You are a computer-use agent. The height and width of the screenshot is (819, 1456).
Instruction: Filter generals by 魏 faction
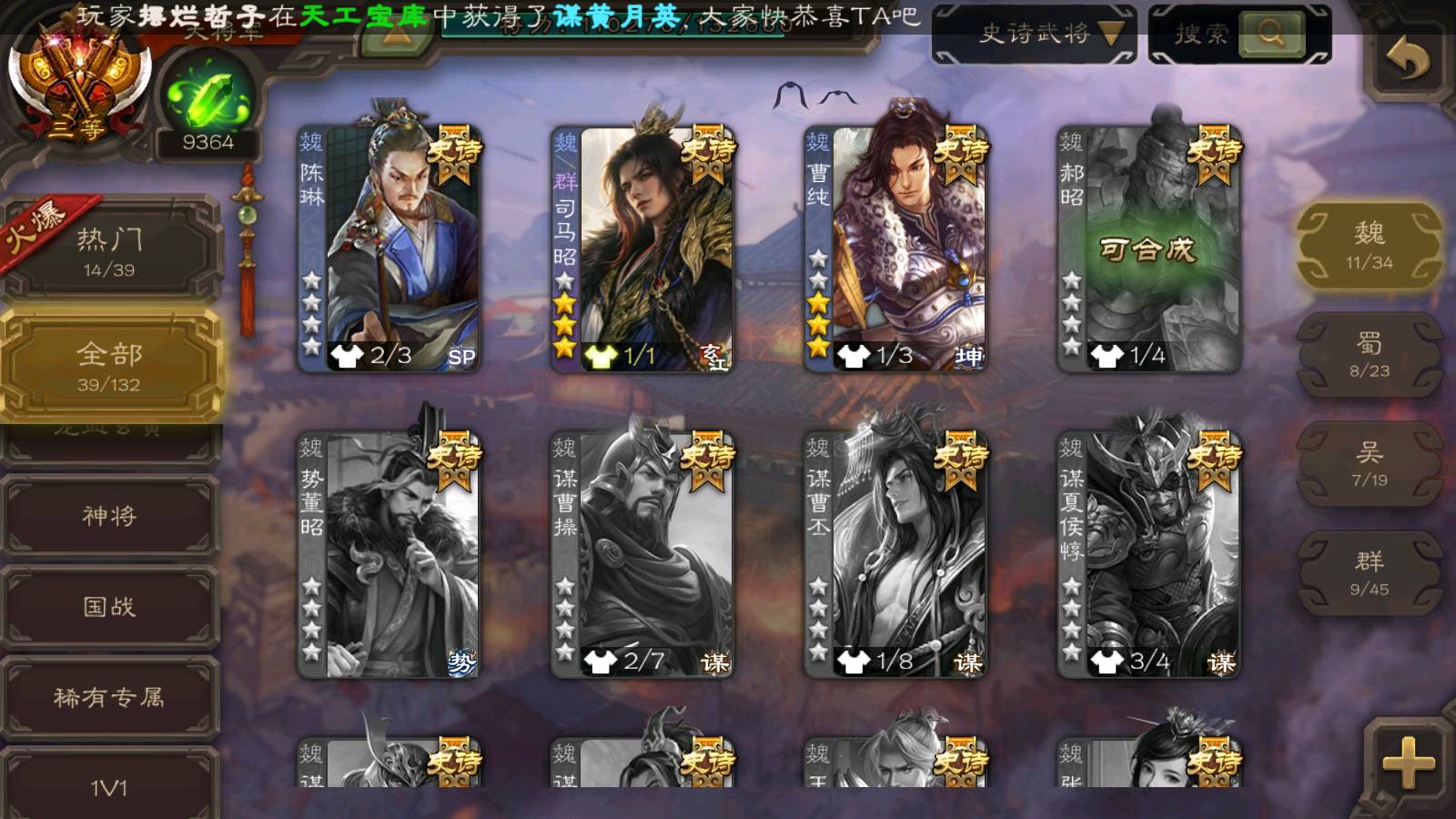pyautogui.click(x=1369, y=245)
